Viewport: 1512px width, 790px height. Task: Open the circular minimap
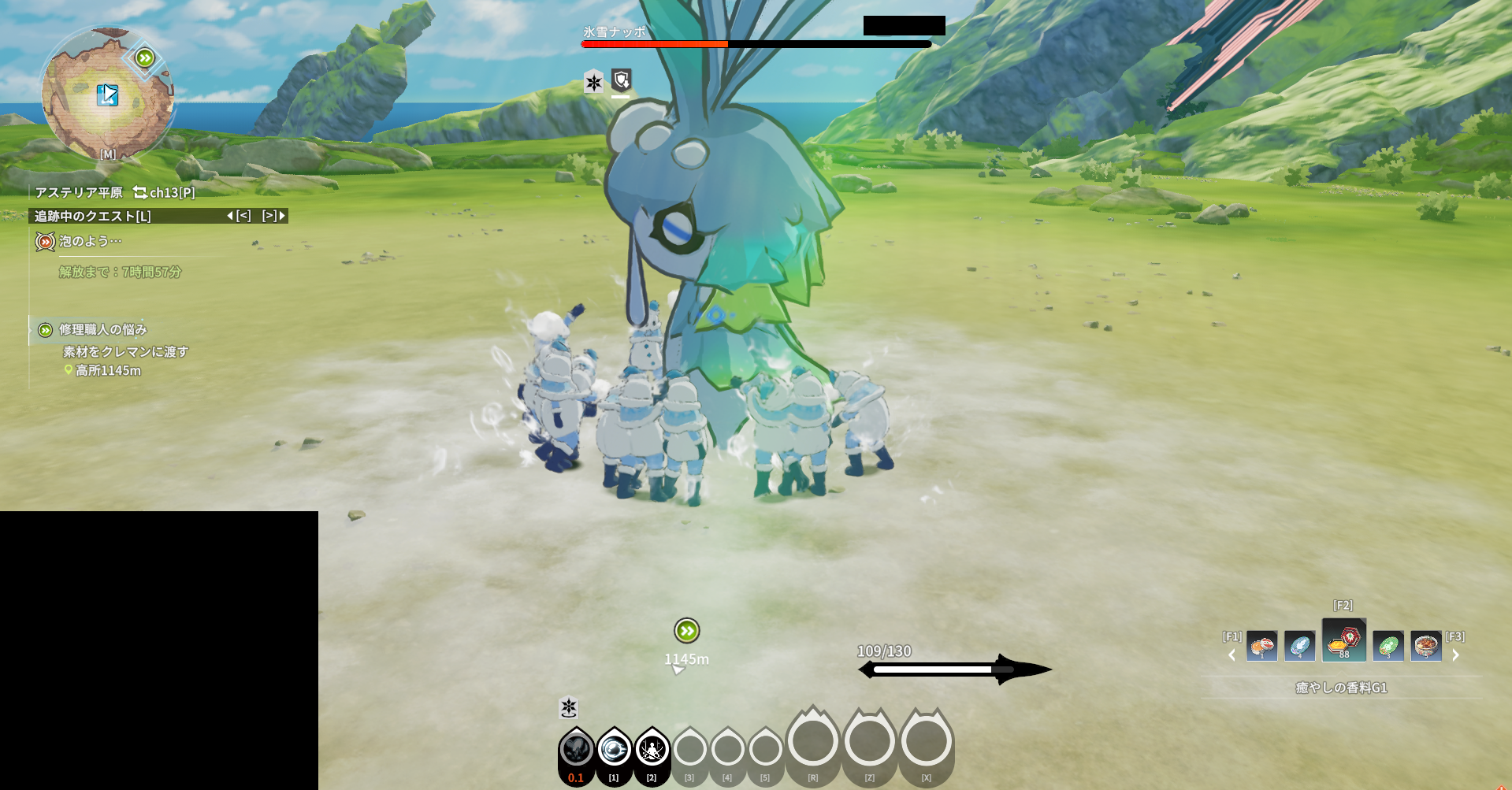click(x=107, y=95)
